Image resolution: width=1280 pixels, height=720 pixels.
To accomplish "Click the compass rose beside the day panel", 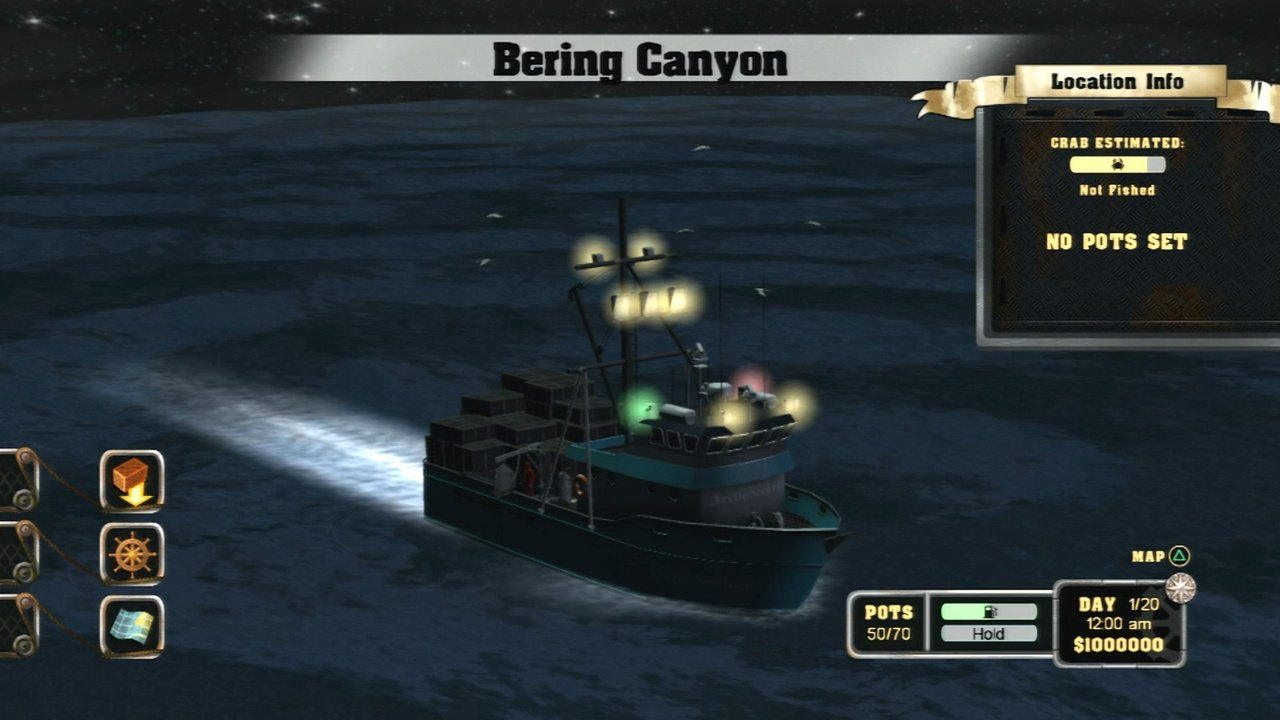I will (1183, 589).
